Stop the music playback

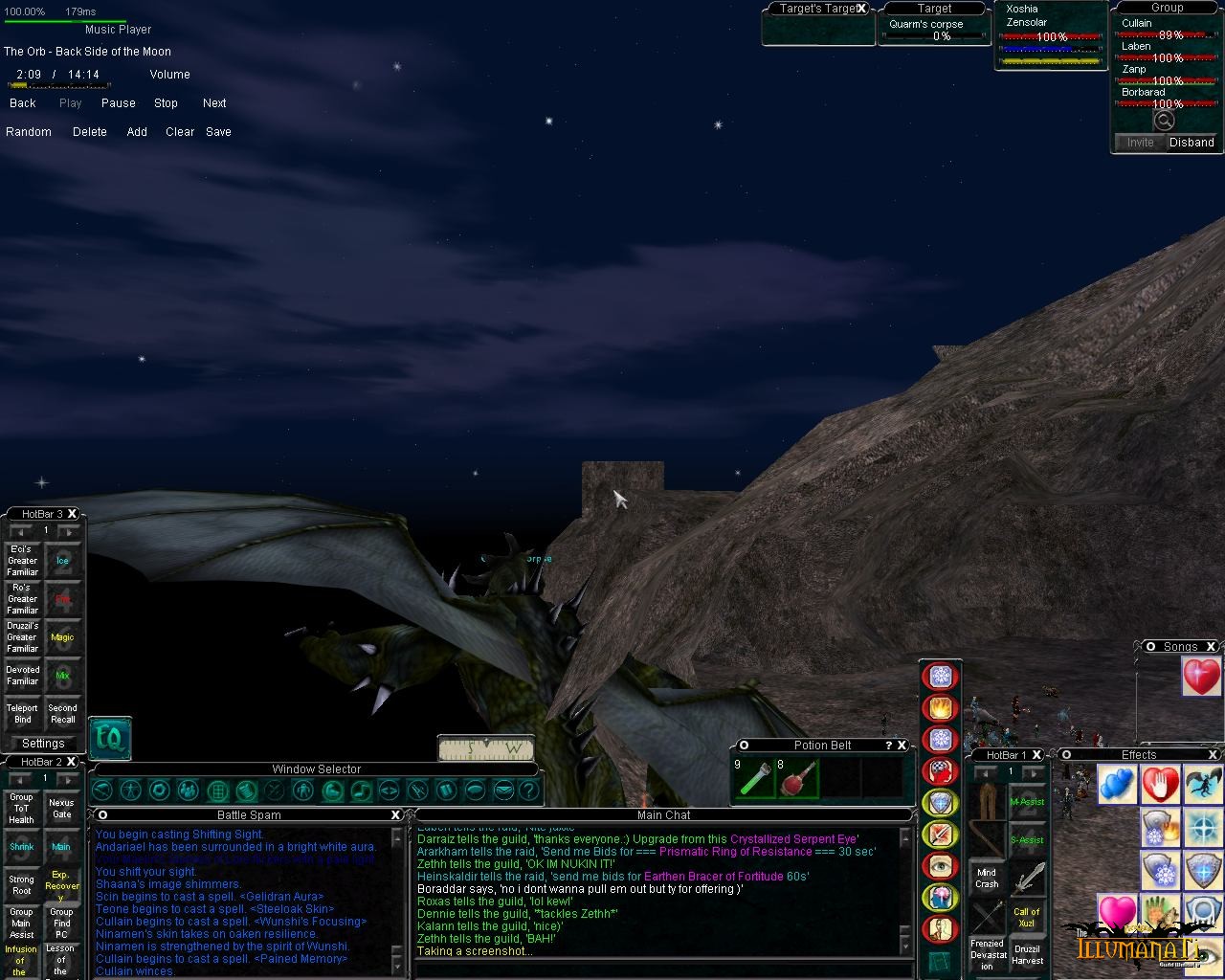(166, 103)
